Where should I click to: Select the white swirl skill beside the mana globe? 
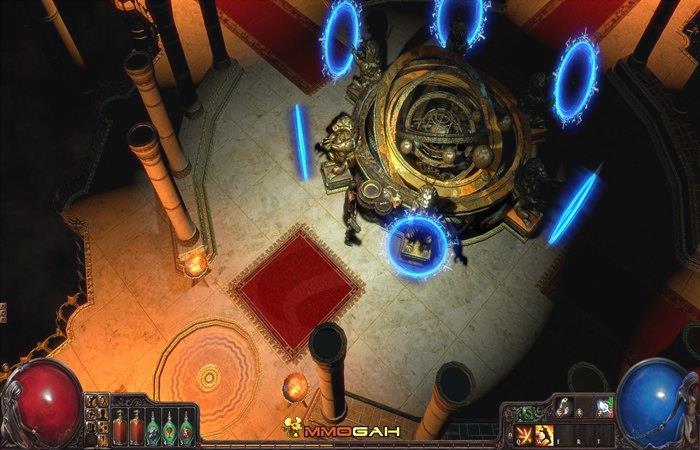click(x=605, y=406)
